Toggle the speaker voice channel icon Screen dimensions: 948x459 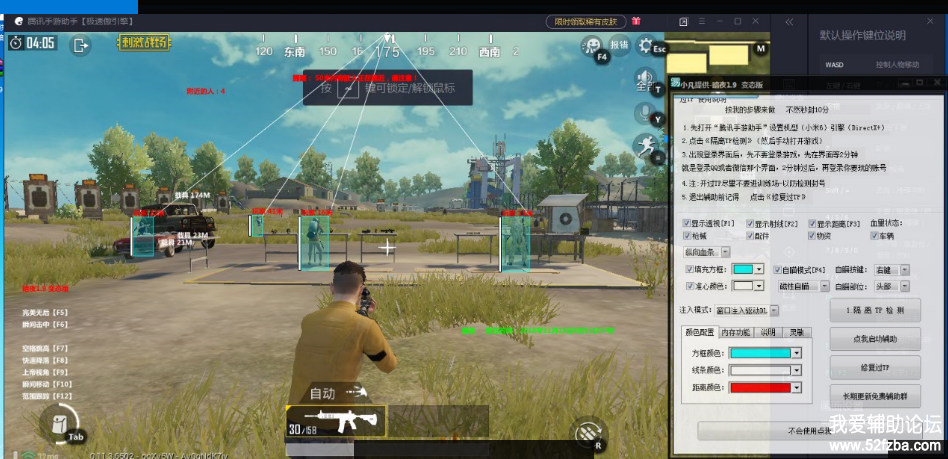[x=644, y=79]
